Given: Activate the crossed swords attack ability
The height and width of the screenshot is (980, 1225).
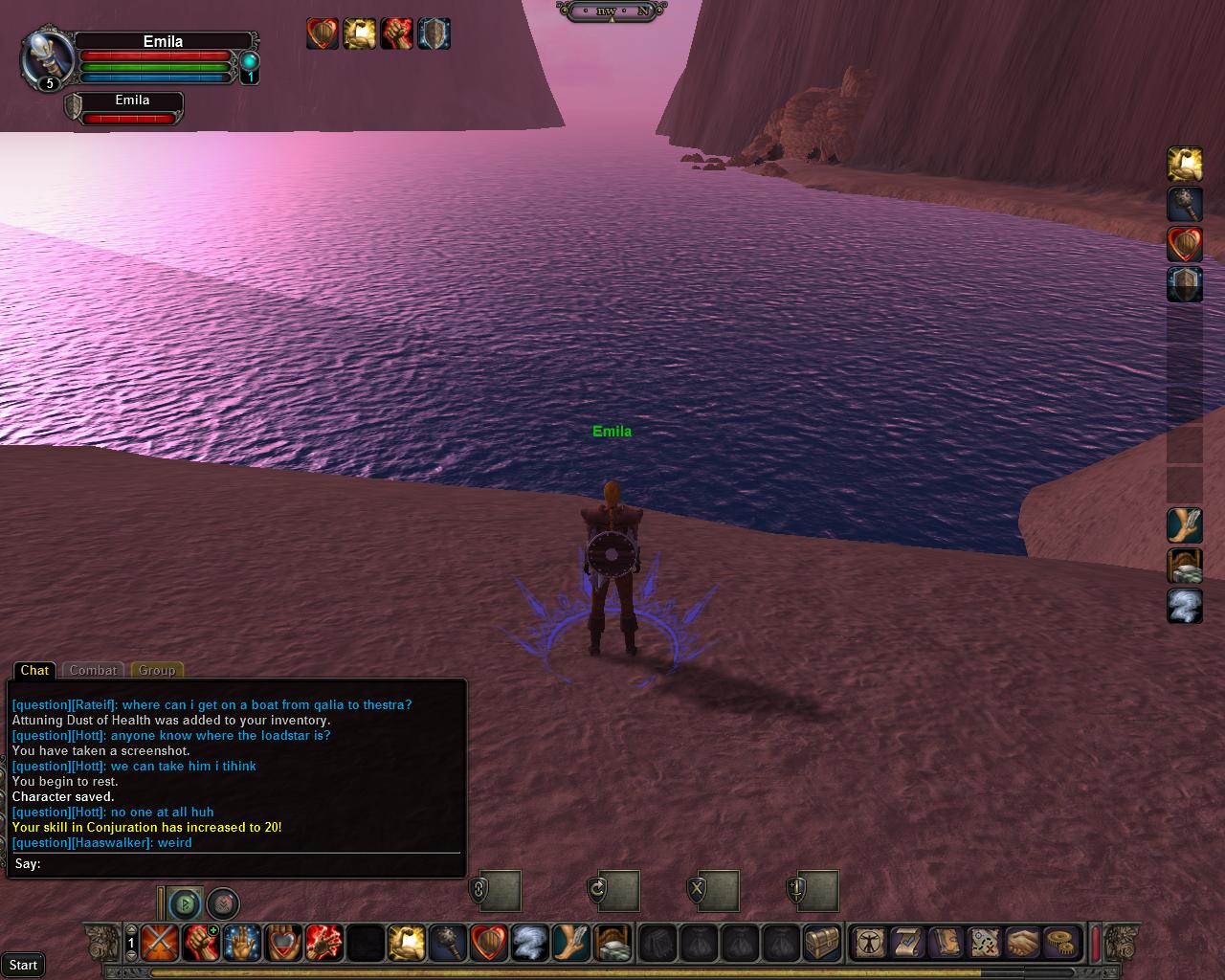Looking at the screenshot, I should (x=160, y=943).
